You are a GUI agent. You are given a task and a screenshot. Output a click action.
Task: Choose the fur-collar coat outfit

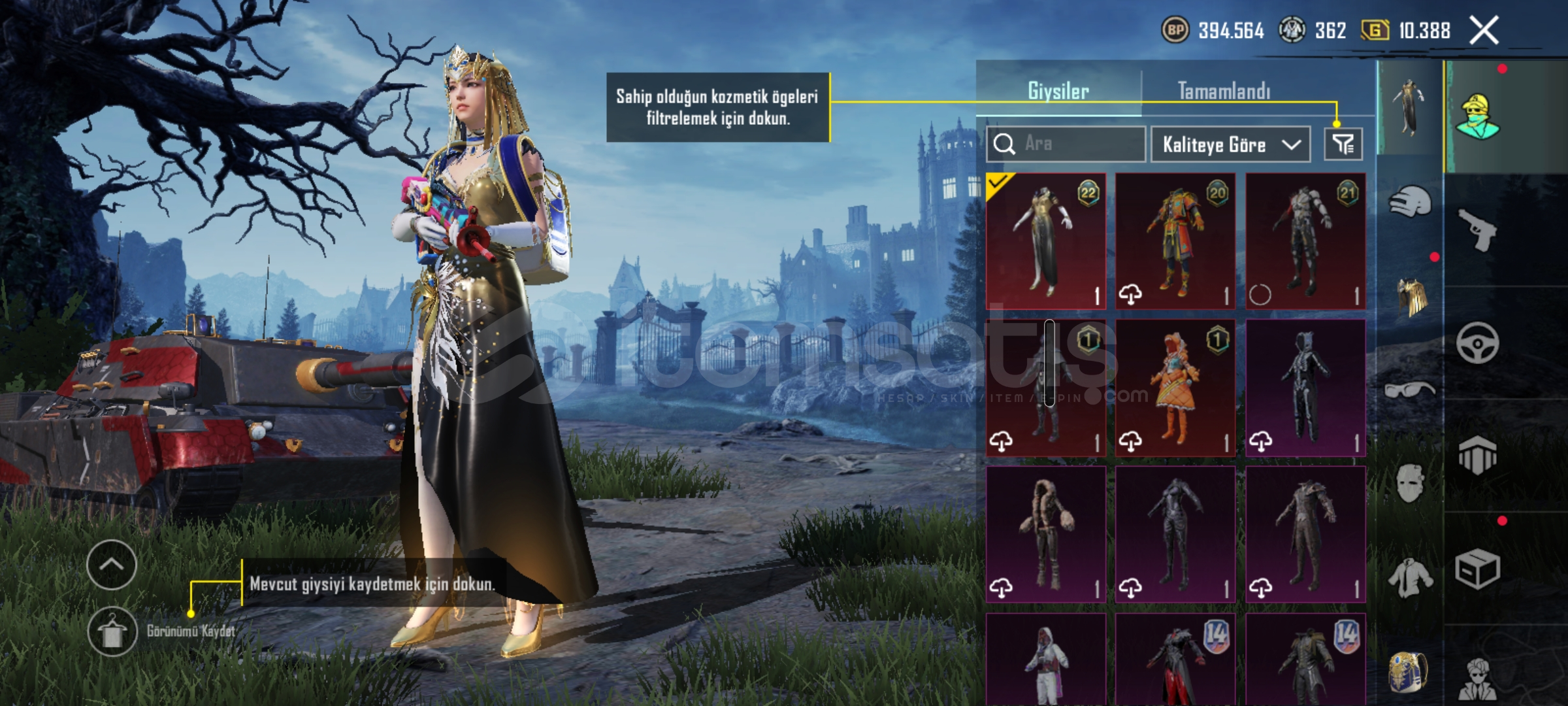[1045, 533]
